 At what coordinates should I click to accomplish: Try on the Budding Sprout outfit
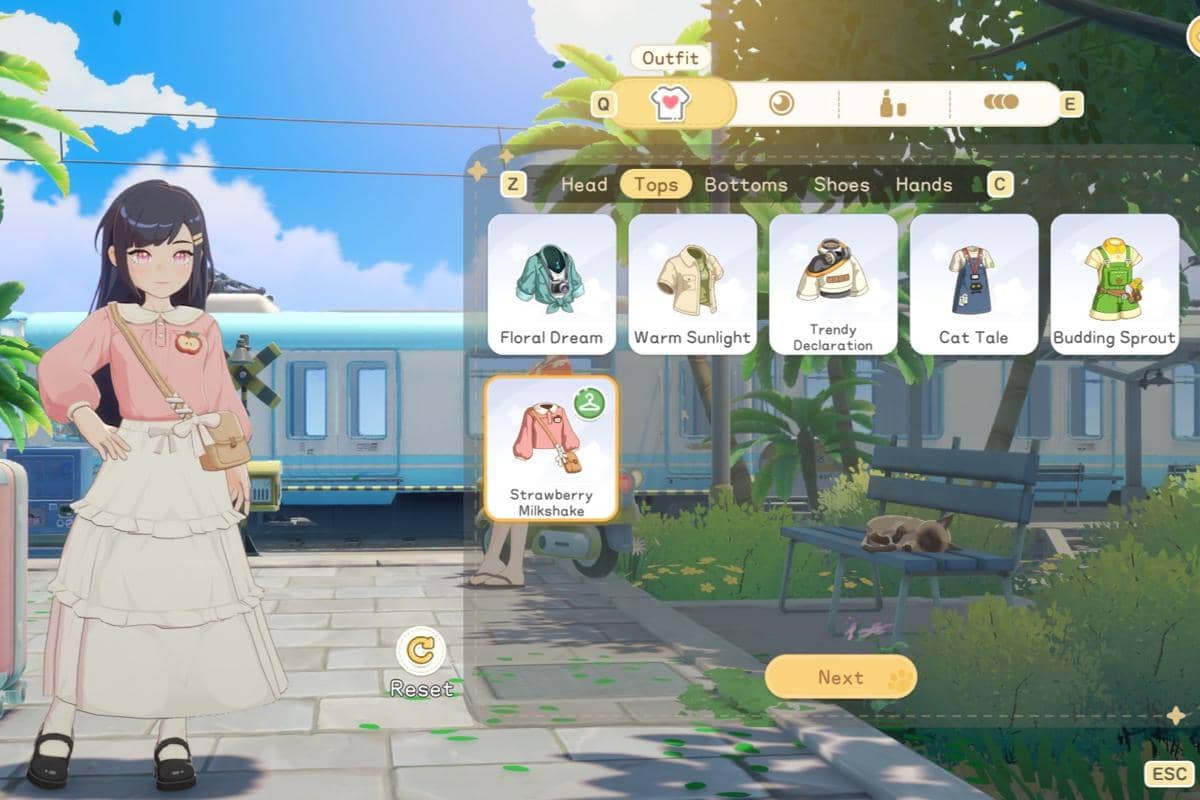1114,284
